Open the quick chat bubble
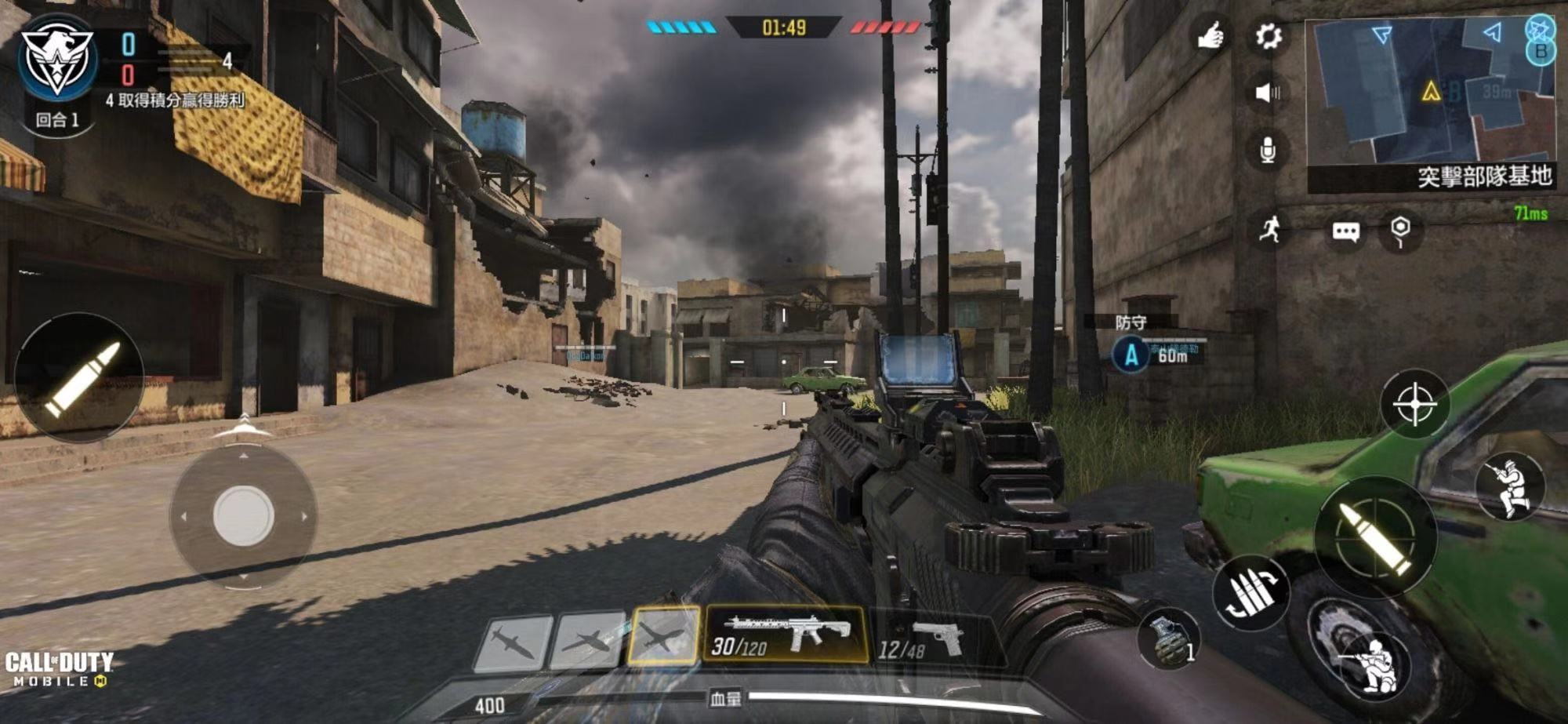Screen dimensions: 1568x724 click(x=1345, y=231)
